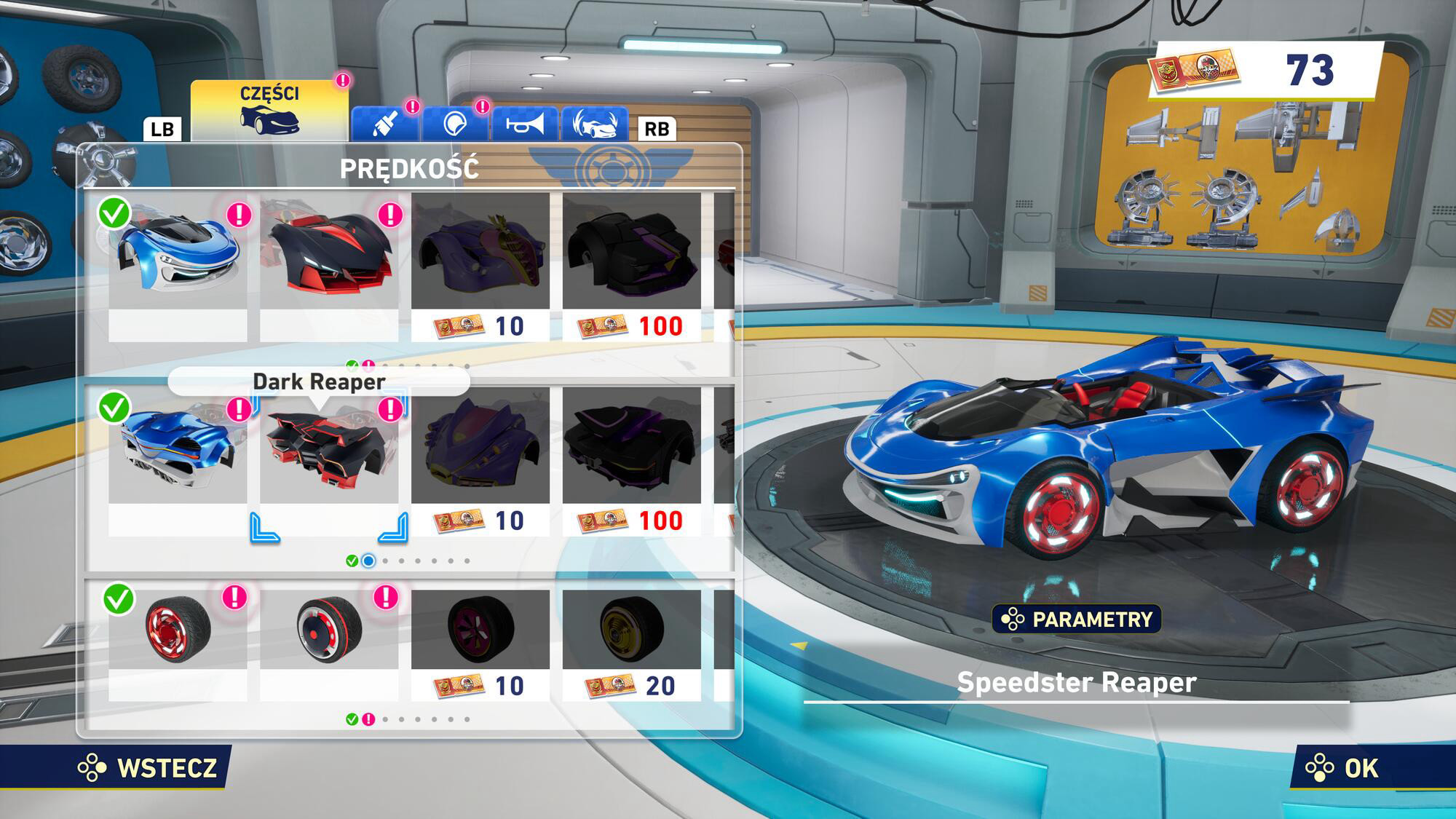
Task: Switch to the Części parts tab
Action: tap(269, 111)
